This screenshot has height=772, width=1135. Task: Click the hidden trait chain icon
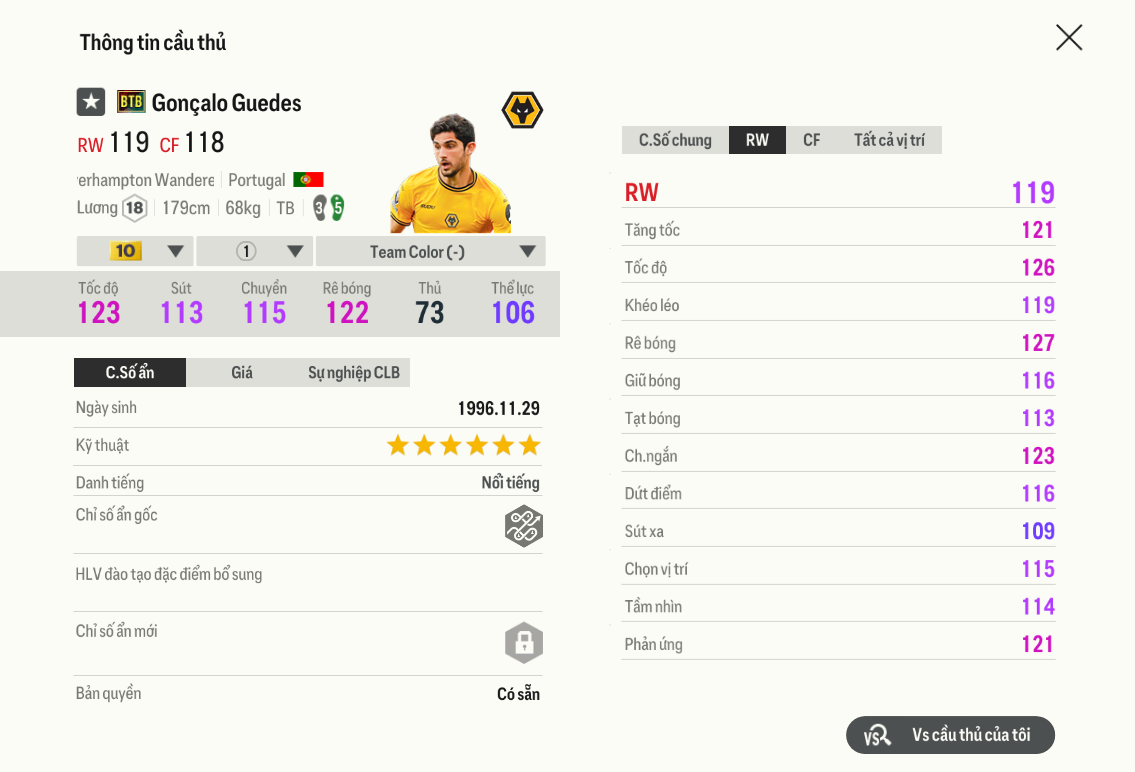click(x=523, y=526)
